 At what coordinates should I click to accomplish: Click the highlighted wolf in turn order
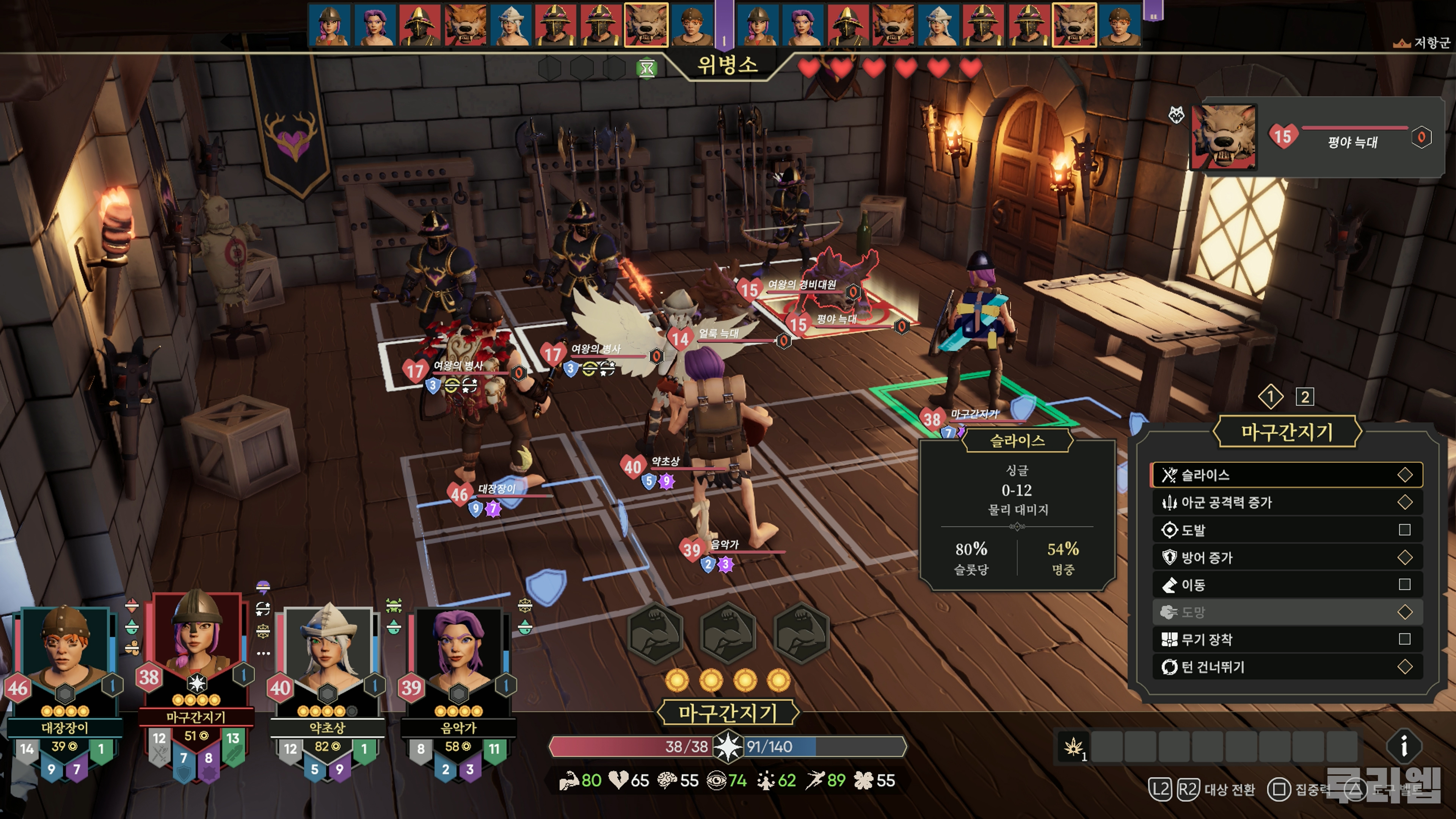pos(645,24)
